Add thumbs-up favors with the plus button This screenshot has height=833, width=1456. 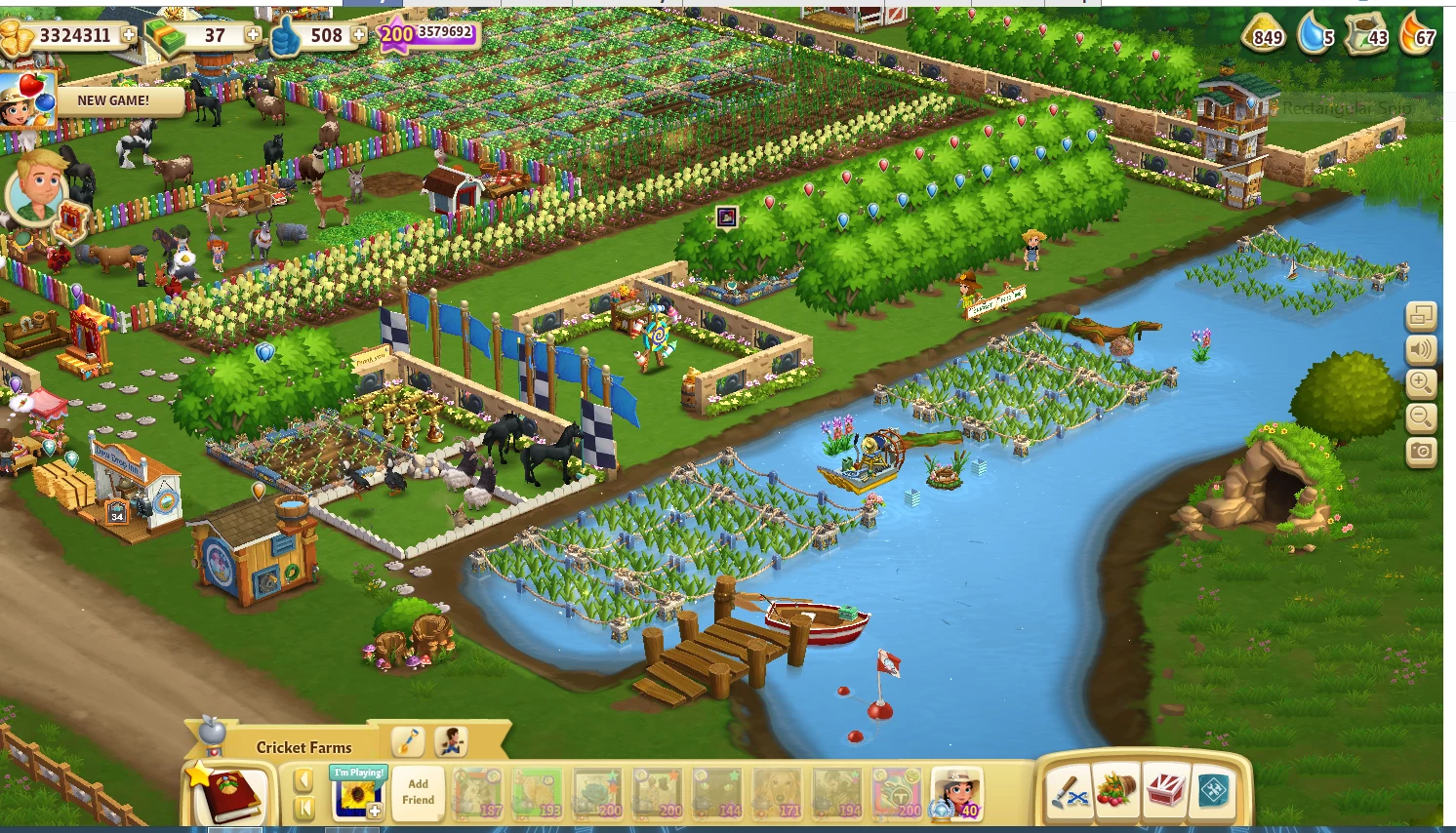click(x=359, y=35)
